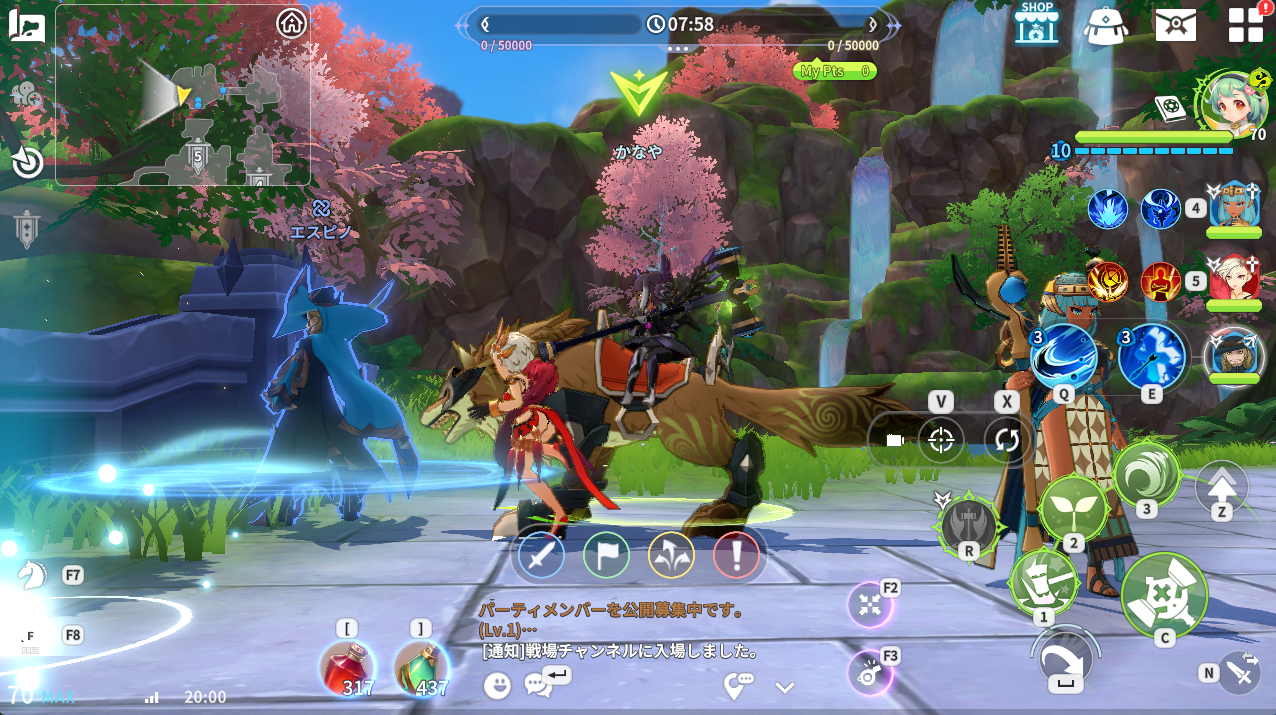1276x715 pixels.
Task: Open the mail envelope icon
Action: click(x=1175, y=24)
